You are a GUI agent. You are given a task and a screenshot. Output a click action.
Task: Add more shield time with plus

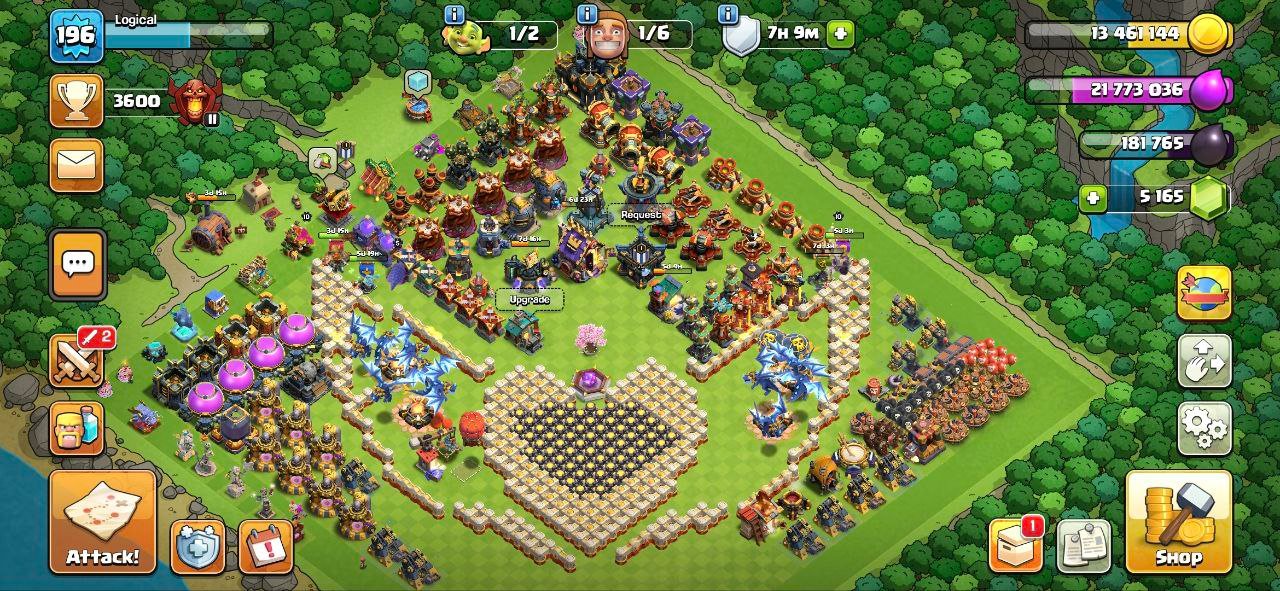click(x=840, y=33)
